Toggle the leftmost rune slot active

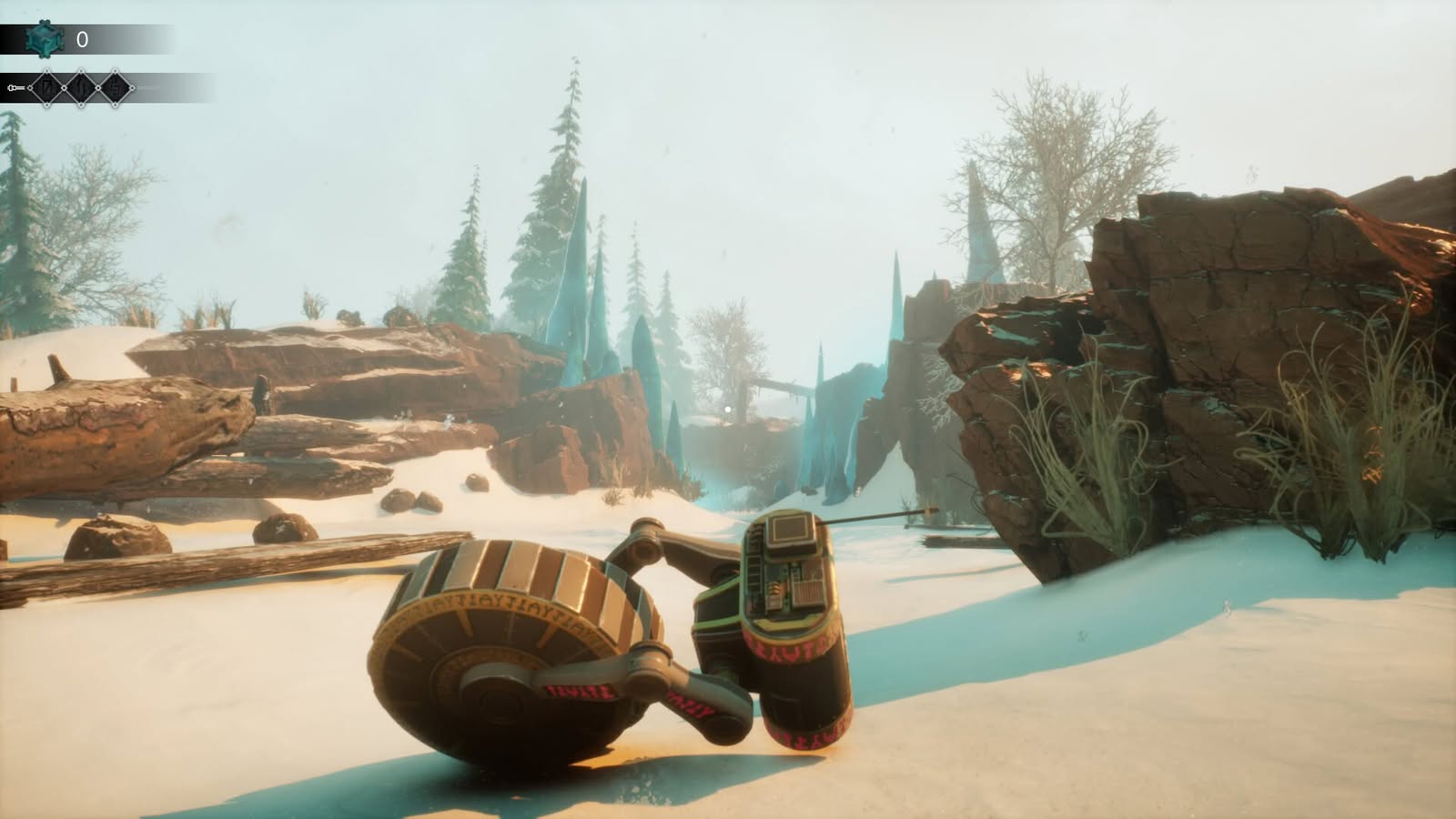click(45, 87)
